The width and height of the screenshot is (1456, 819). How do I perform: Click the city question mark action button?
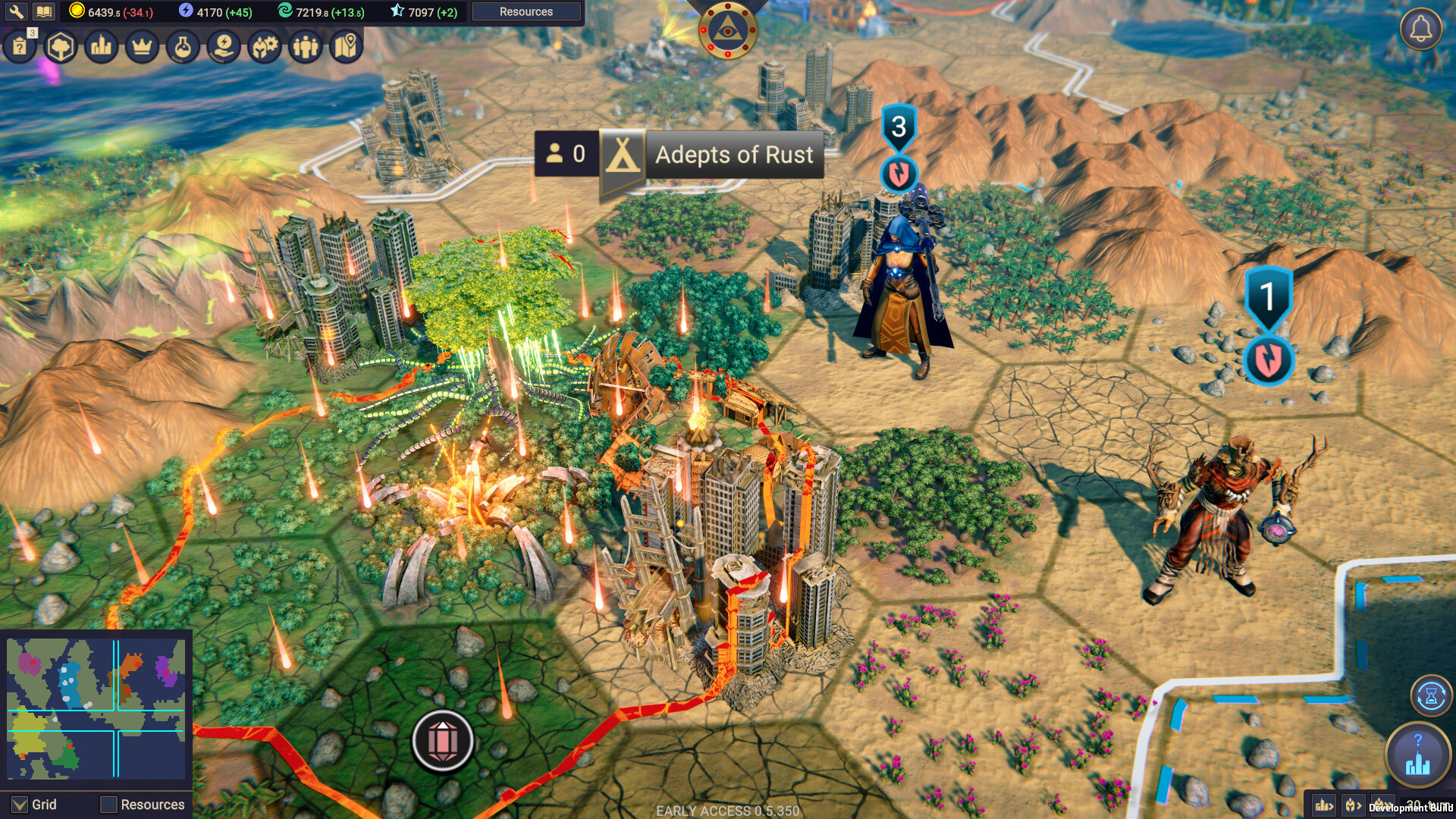coord(1417,755)
